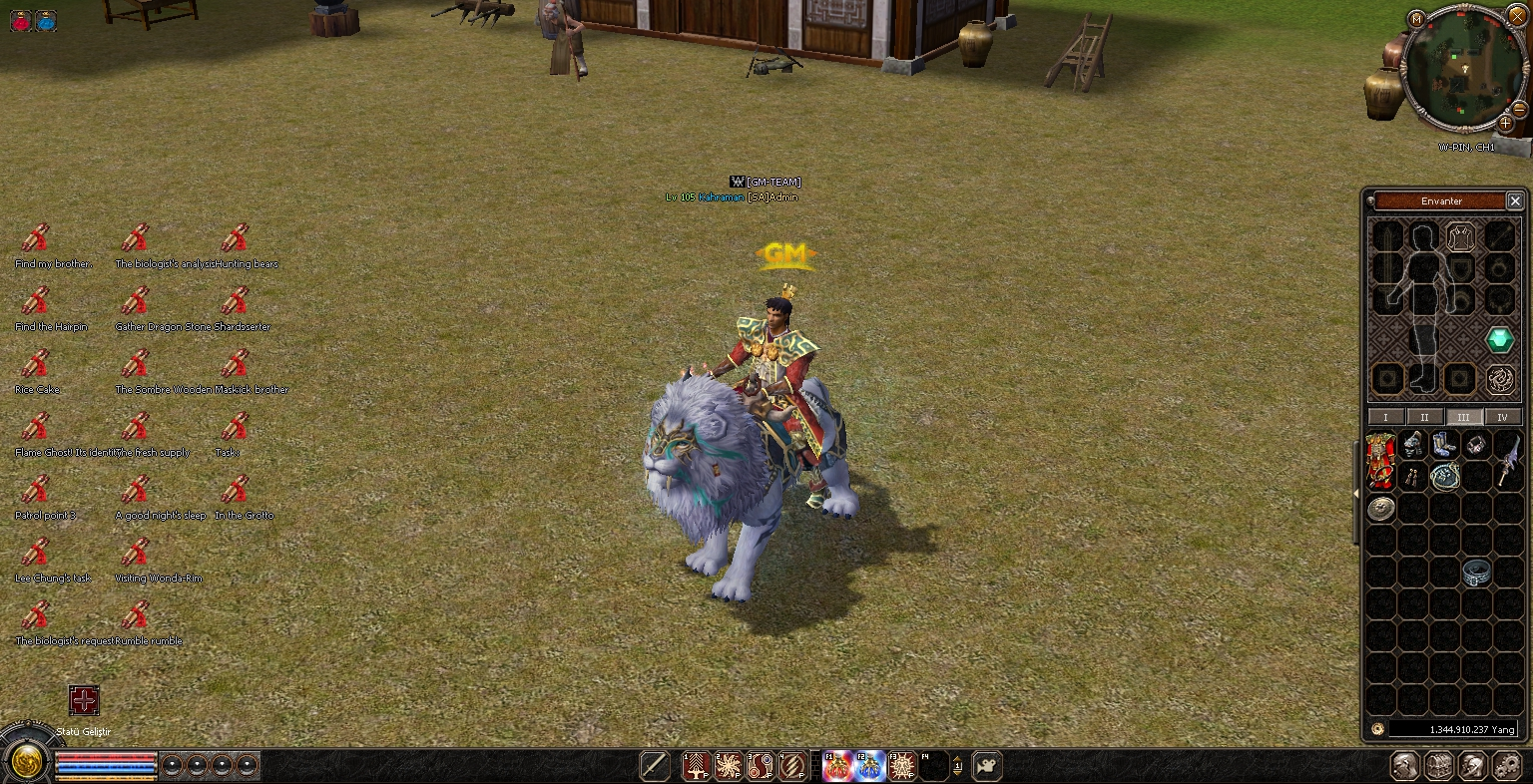This screenshot has height=784, width=1533.
Task: Close the Envanter inventory window
Action: (1514, 200)
